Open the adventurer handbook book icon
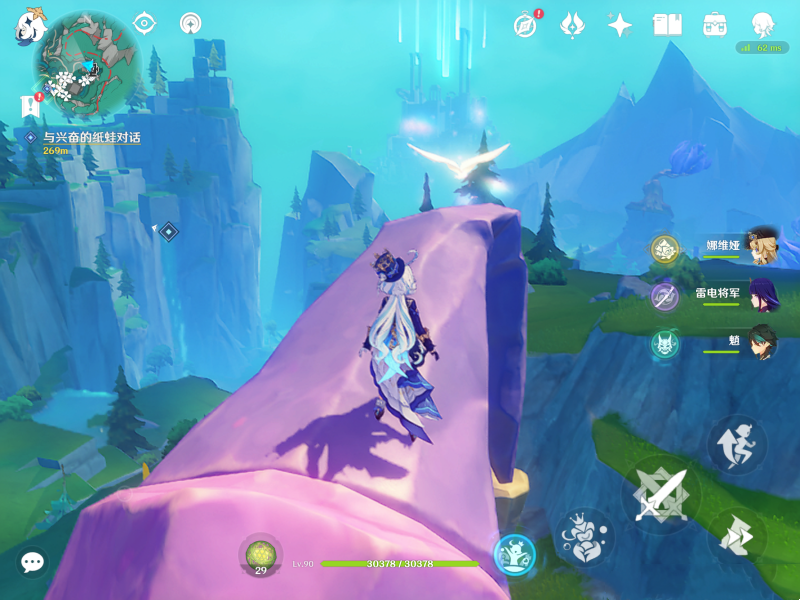 [x=667, y=24]
